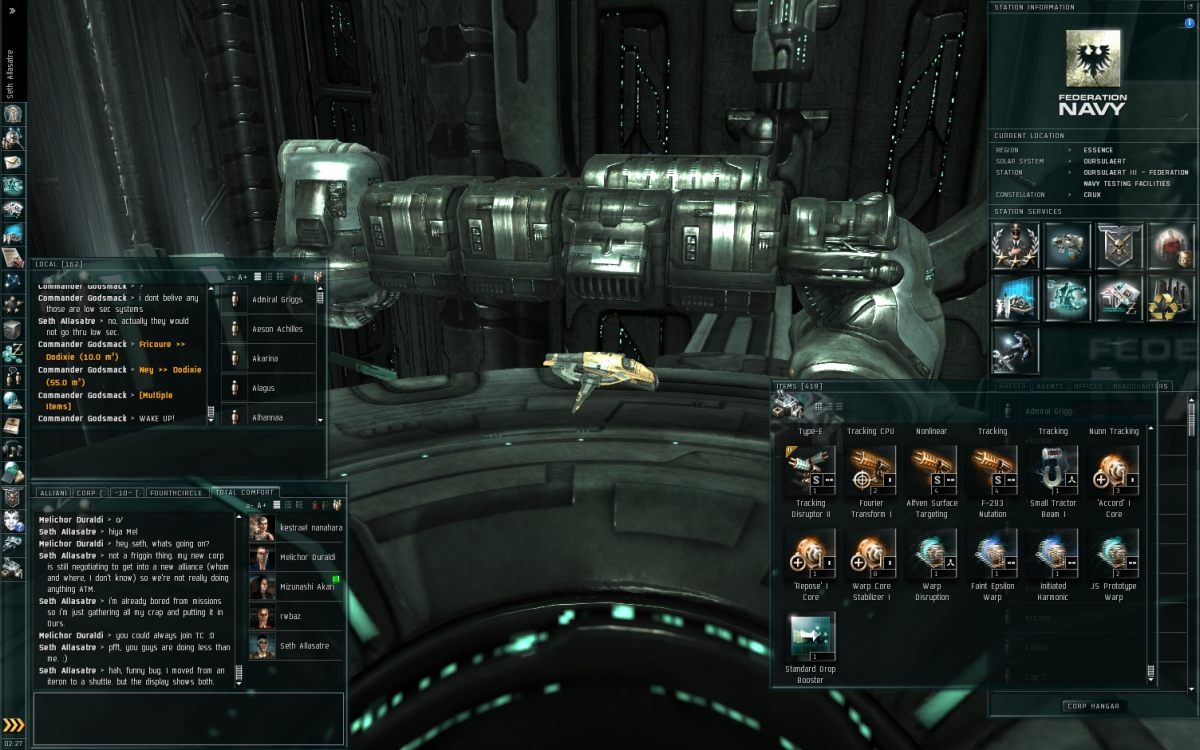1200x750 pixels.
Task: Pick the Small Tractor Beam I item
Action: coord(1053,470)
